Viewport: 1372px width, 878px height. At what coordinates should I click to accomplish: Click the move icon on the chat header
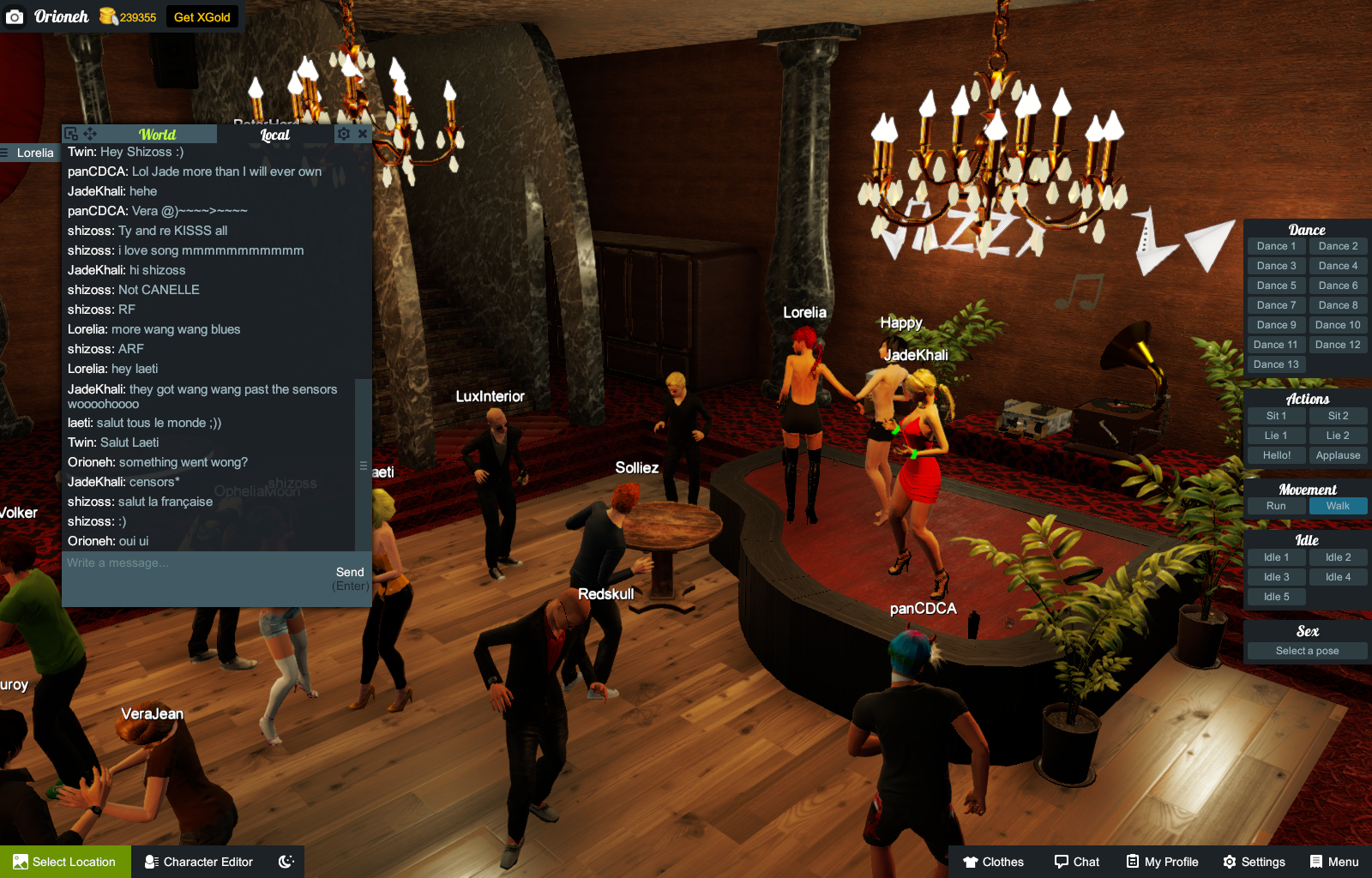88,133
